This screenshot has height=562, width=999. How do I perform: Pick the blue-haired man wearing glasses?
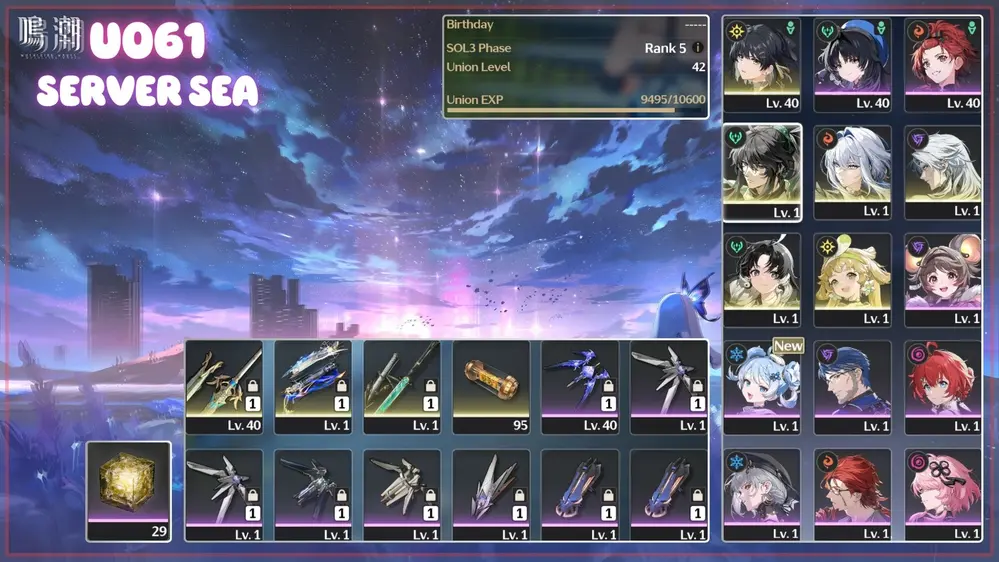pyautogui.click(x=852, y=387)
